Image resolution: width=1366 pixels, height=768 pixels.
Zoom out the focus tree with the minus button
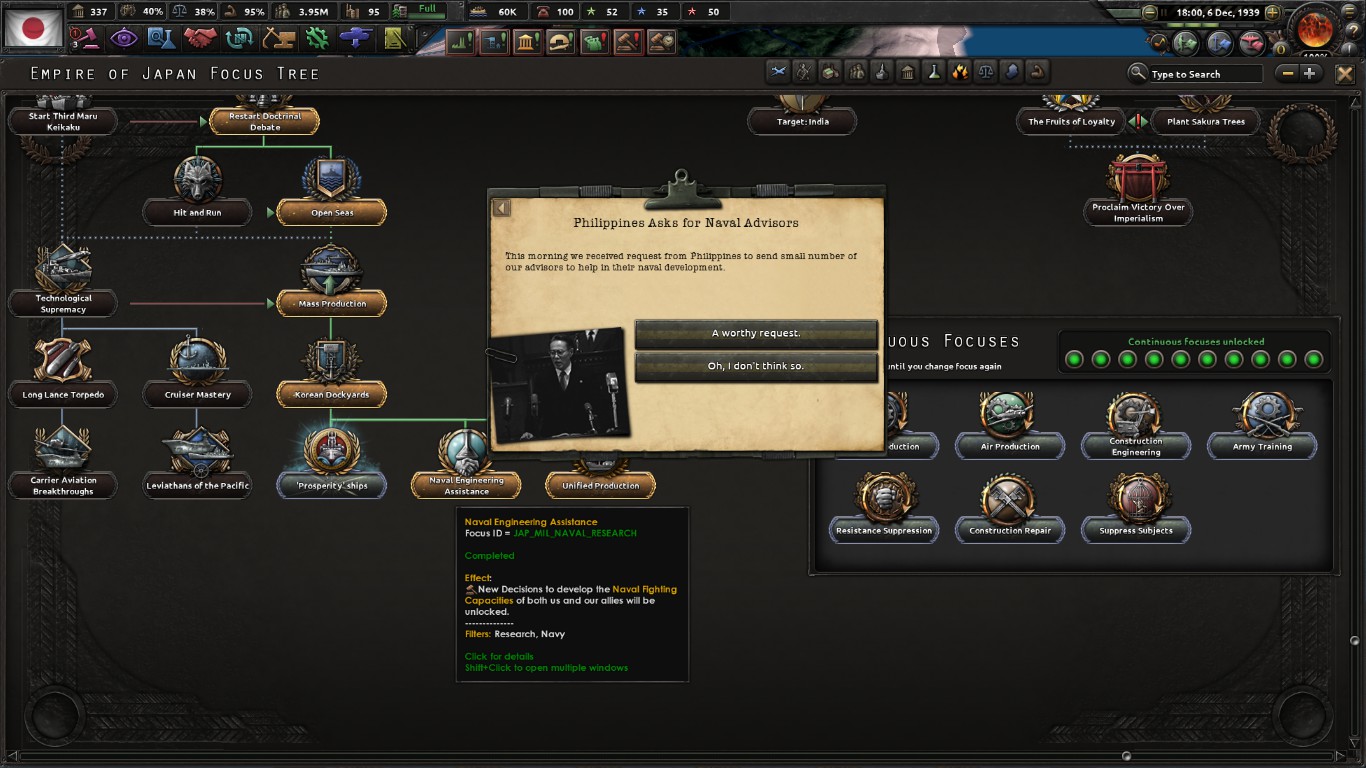[x=1287, y=73]
